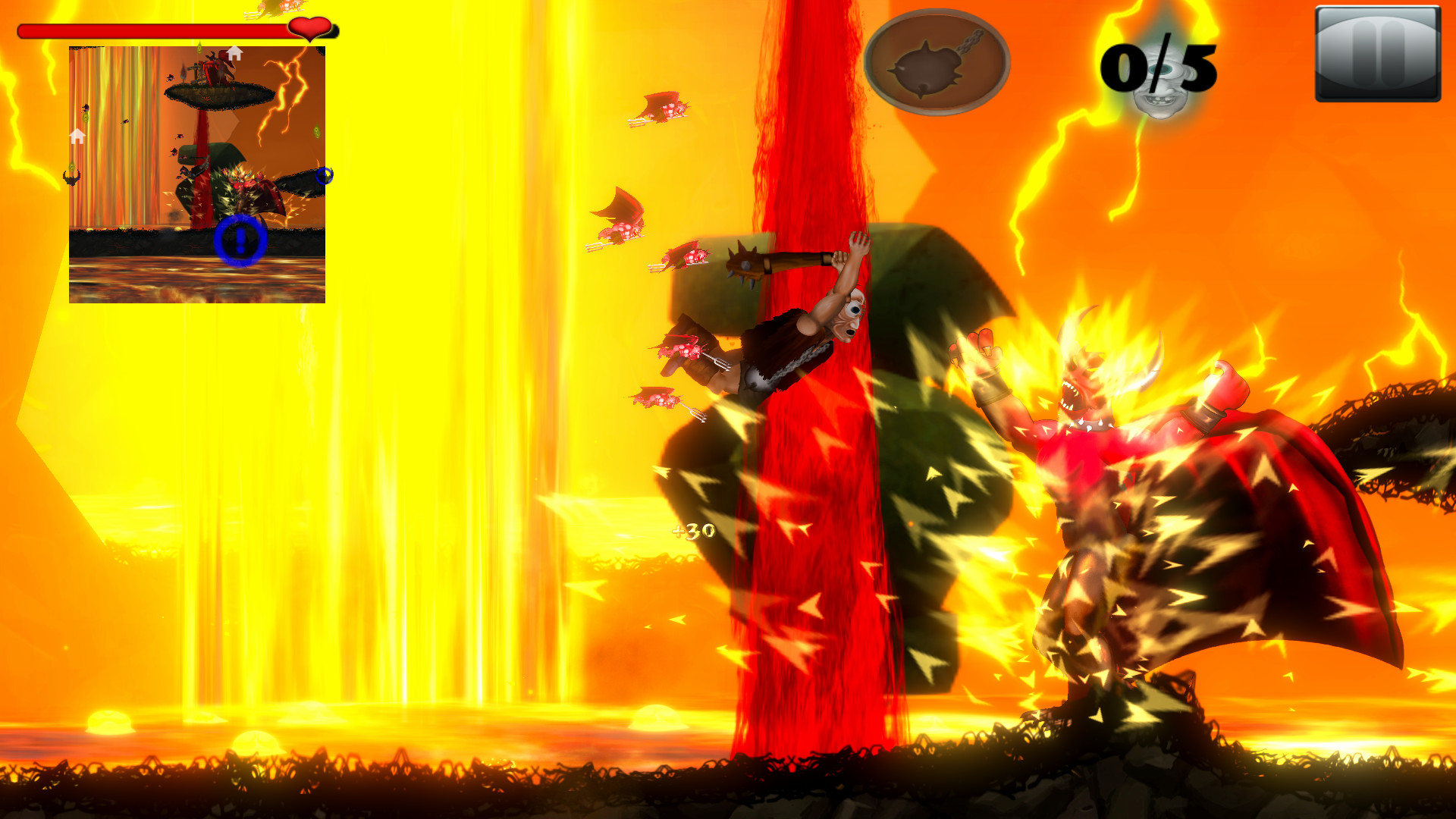Image resolution: width=1456 pixels, height=819 pixels.
Task: Click the red health bar
Action: coord(152,30)
